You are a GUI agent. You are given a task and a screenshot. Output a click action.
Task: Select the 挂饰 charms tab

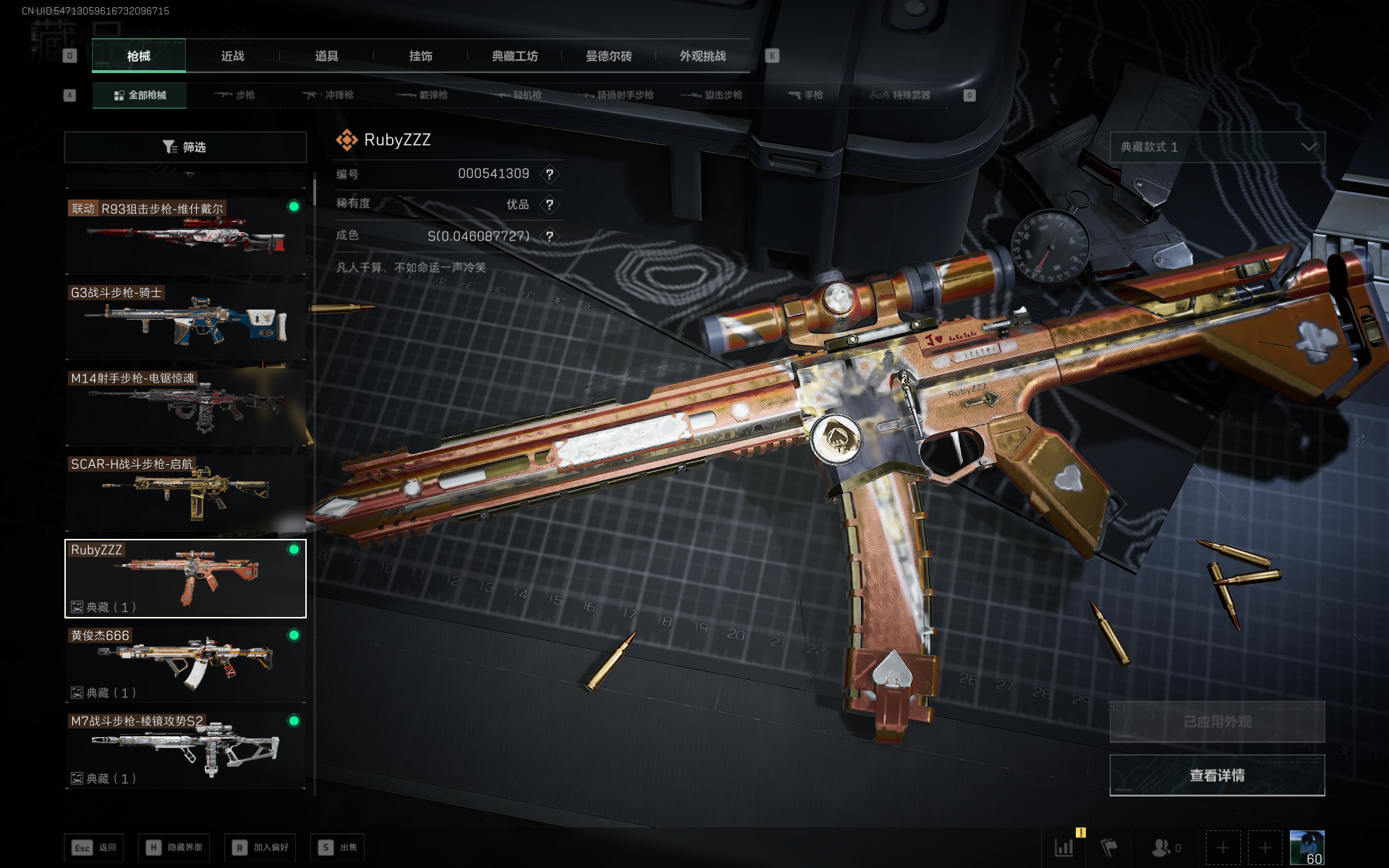(x=420, y=56)
